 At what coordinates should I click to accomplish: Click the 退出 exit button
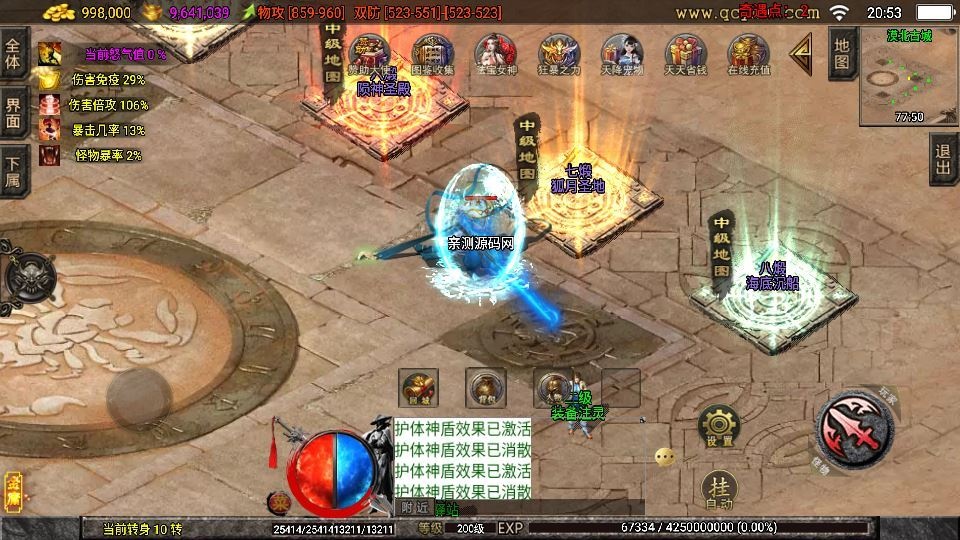coord(943,159)
